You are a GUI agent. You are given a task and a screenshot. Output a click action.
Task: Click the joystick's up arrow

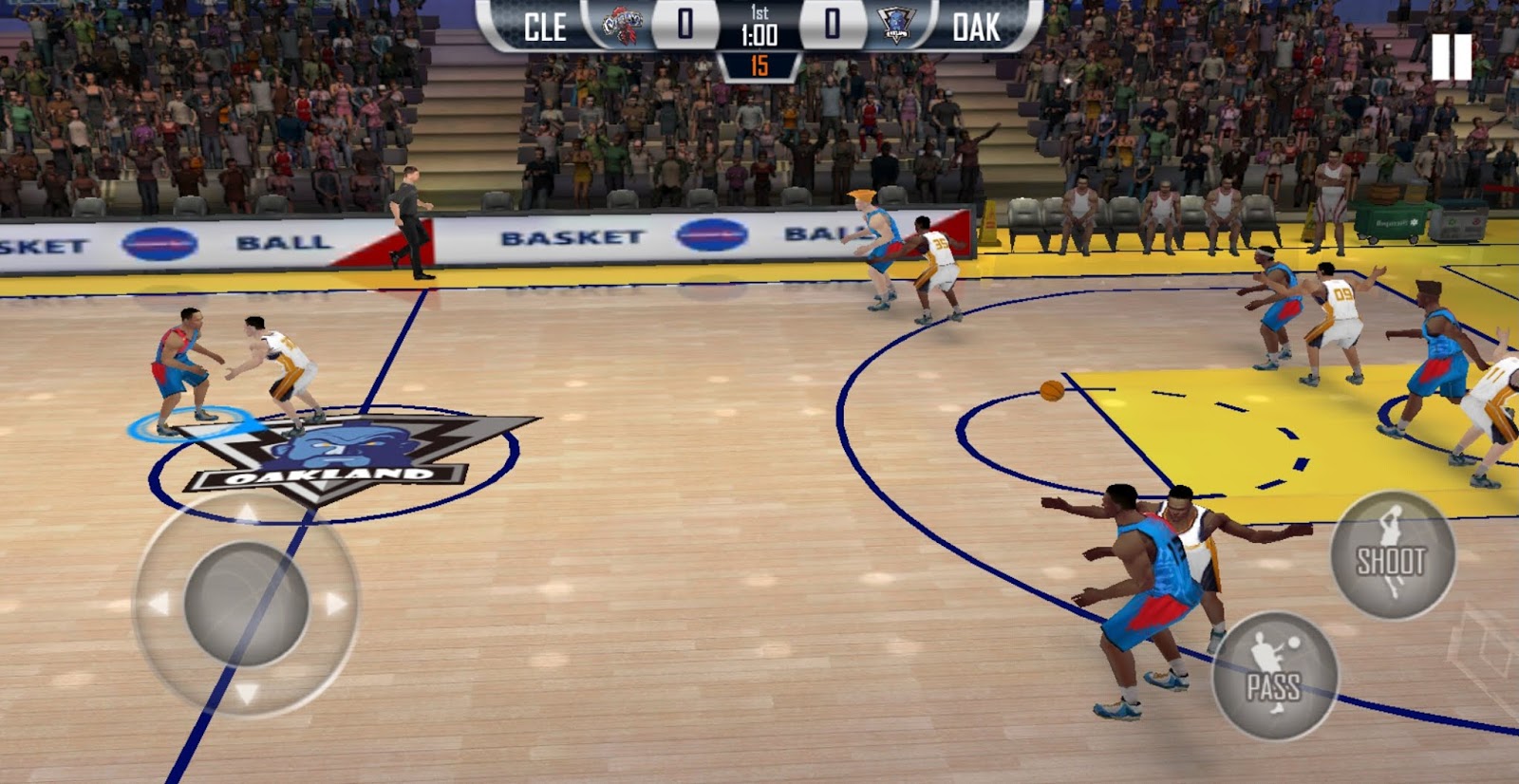pos(247,514)
